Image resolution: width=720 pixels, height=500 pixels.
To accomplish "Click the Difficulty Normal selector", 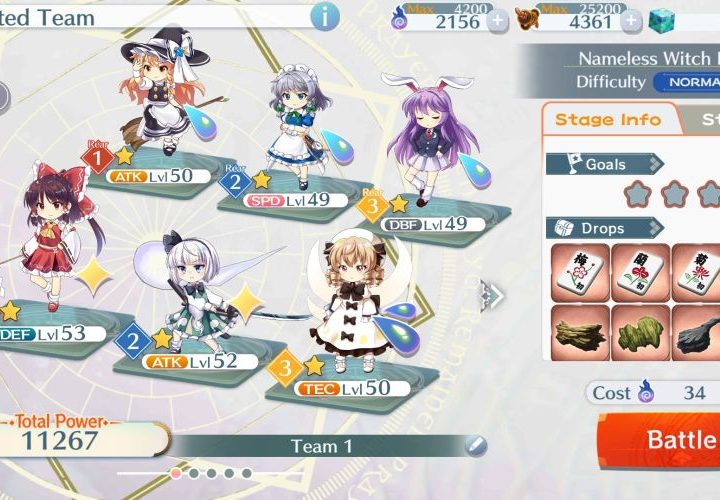I will tap(687, 82).
